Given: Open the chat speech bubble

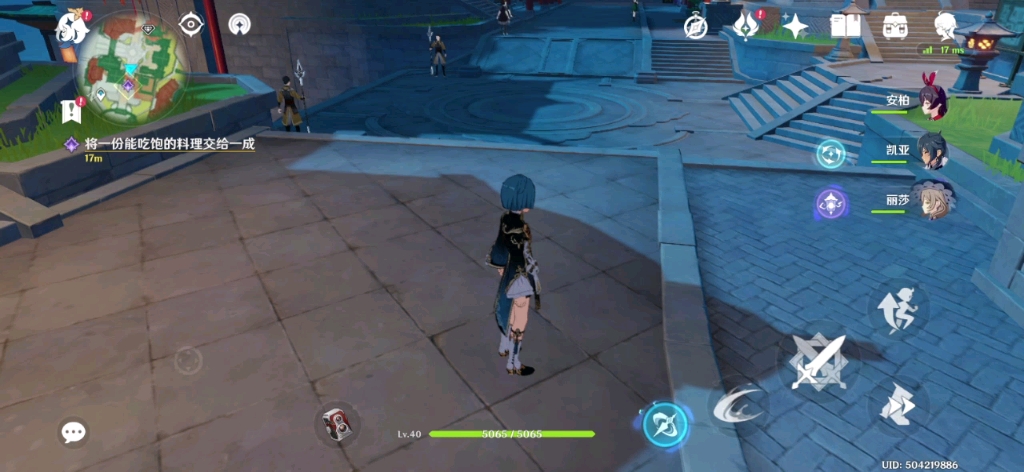Looking at the screenshot, I should click(73, 432).
